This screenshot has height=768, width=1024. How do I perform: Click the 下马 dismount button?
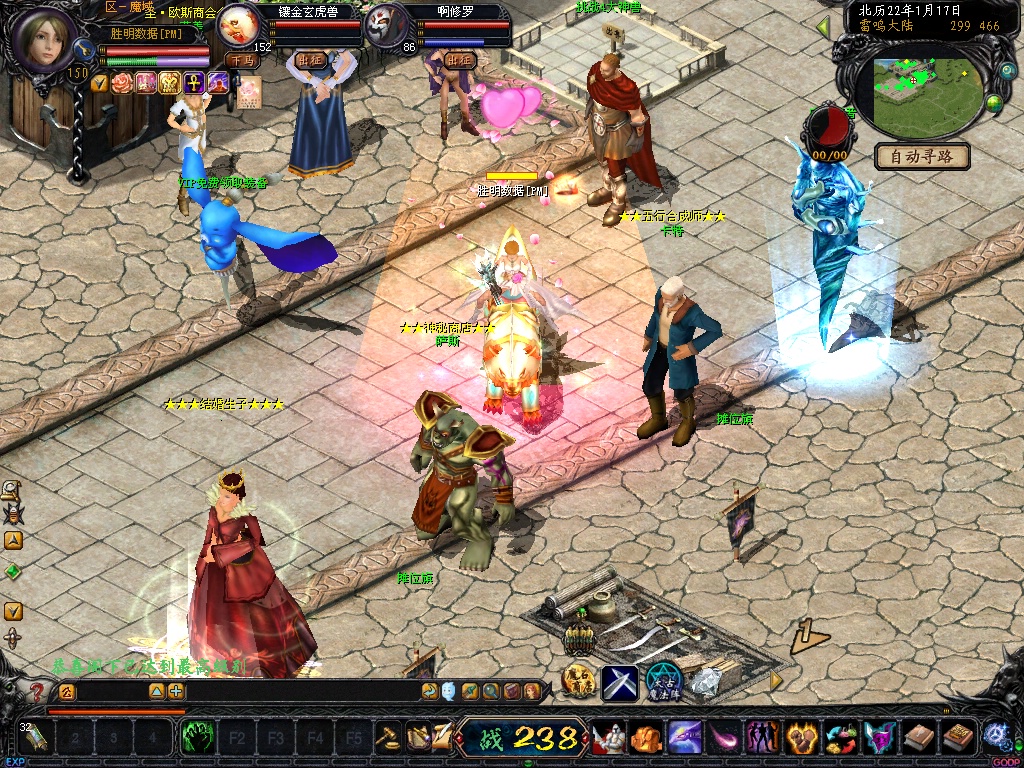pos(241,60)
